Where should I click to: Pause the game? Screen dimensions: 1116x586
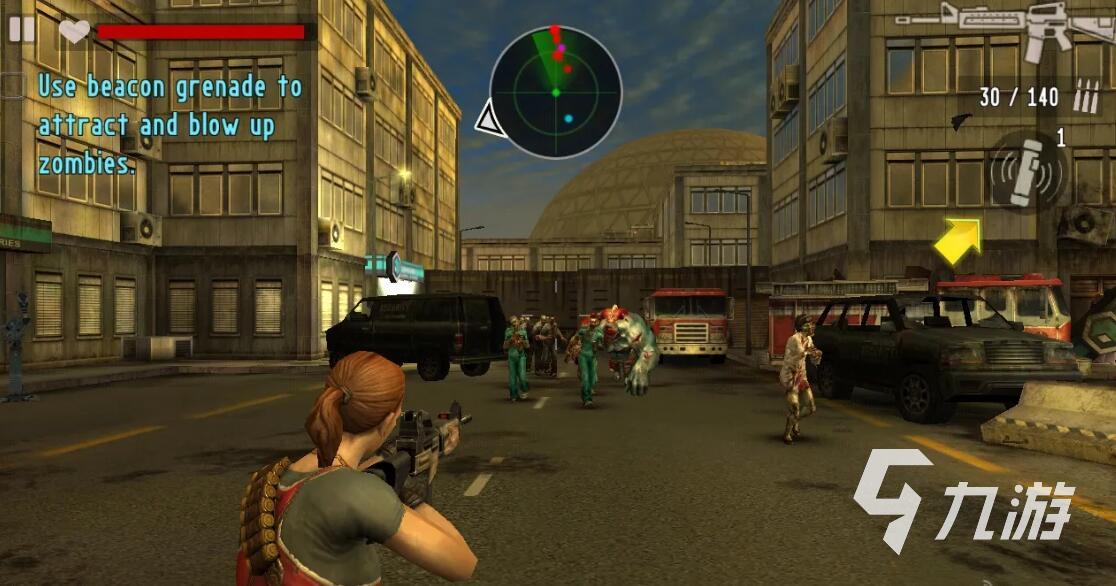(21, 29)
